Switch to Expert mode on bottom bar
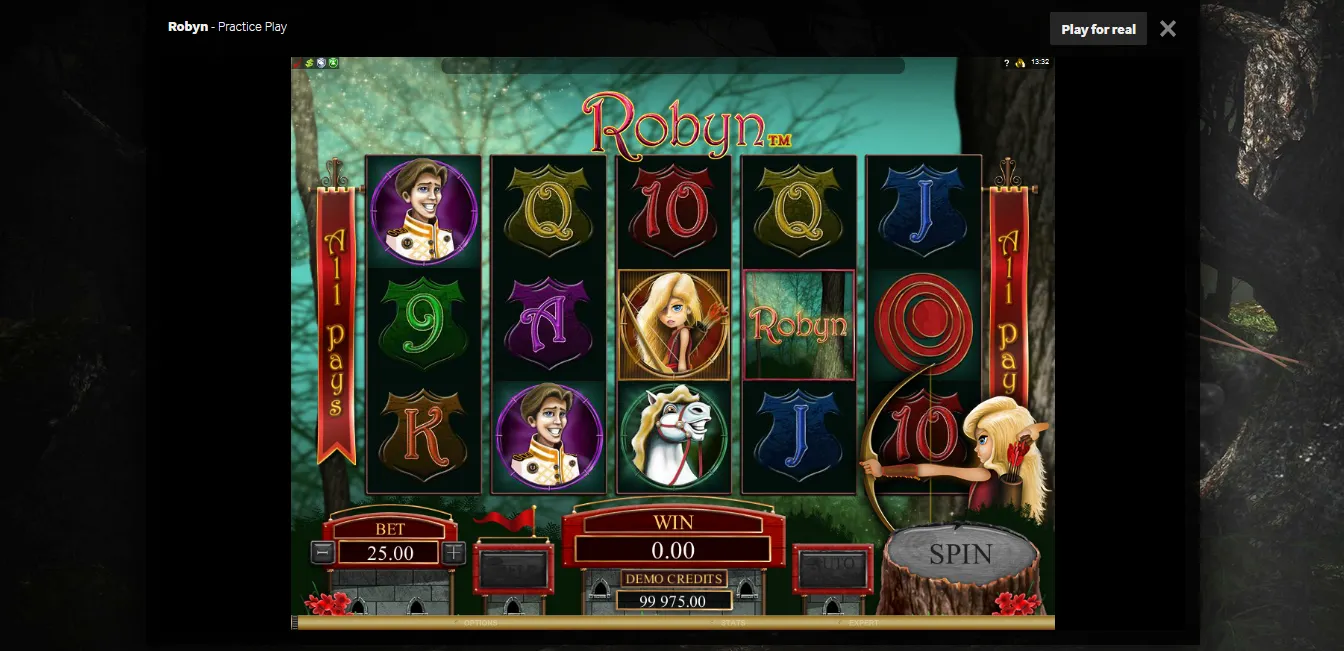The image size is (1344, 651). (x=863, y=623)
